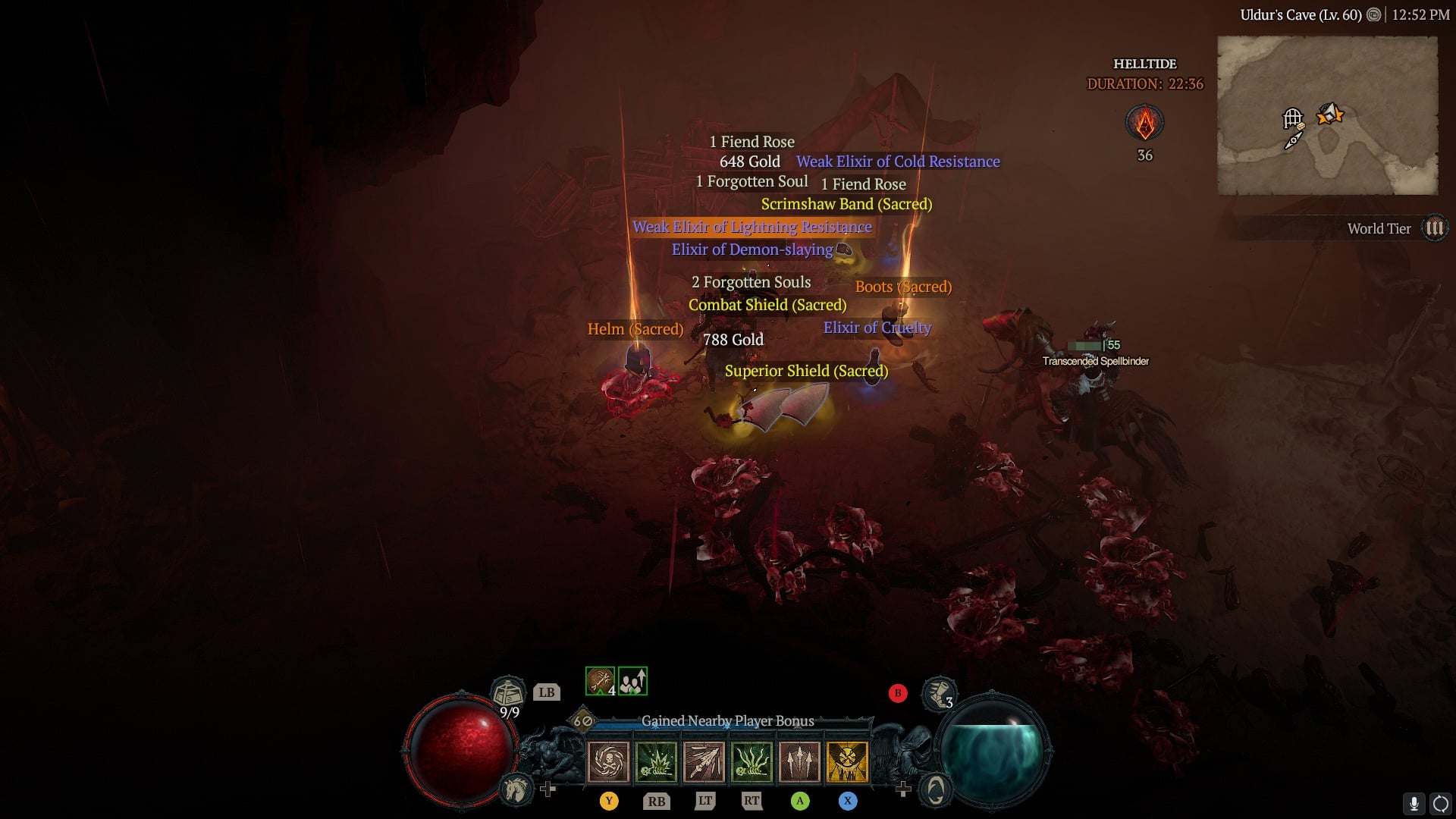Open the minimap of Uldur's Cave
The height and width of the screenshot is (819, 1456).
point(1327,115)
